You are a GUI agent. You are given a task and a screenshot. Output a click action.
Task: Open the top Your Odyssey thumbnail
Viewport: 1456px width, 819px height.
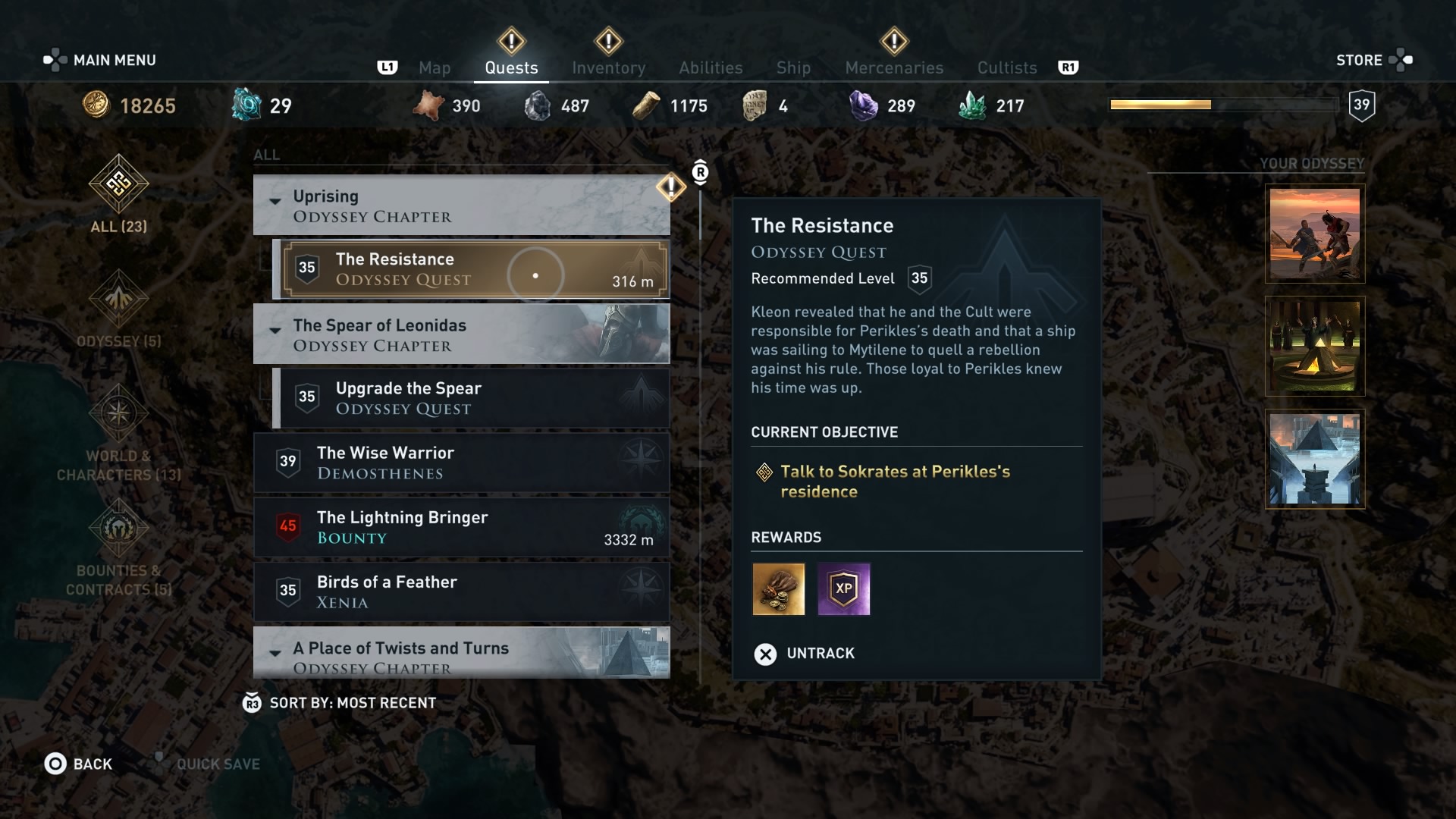1314,233
